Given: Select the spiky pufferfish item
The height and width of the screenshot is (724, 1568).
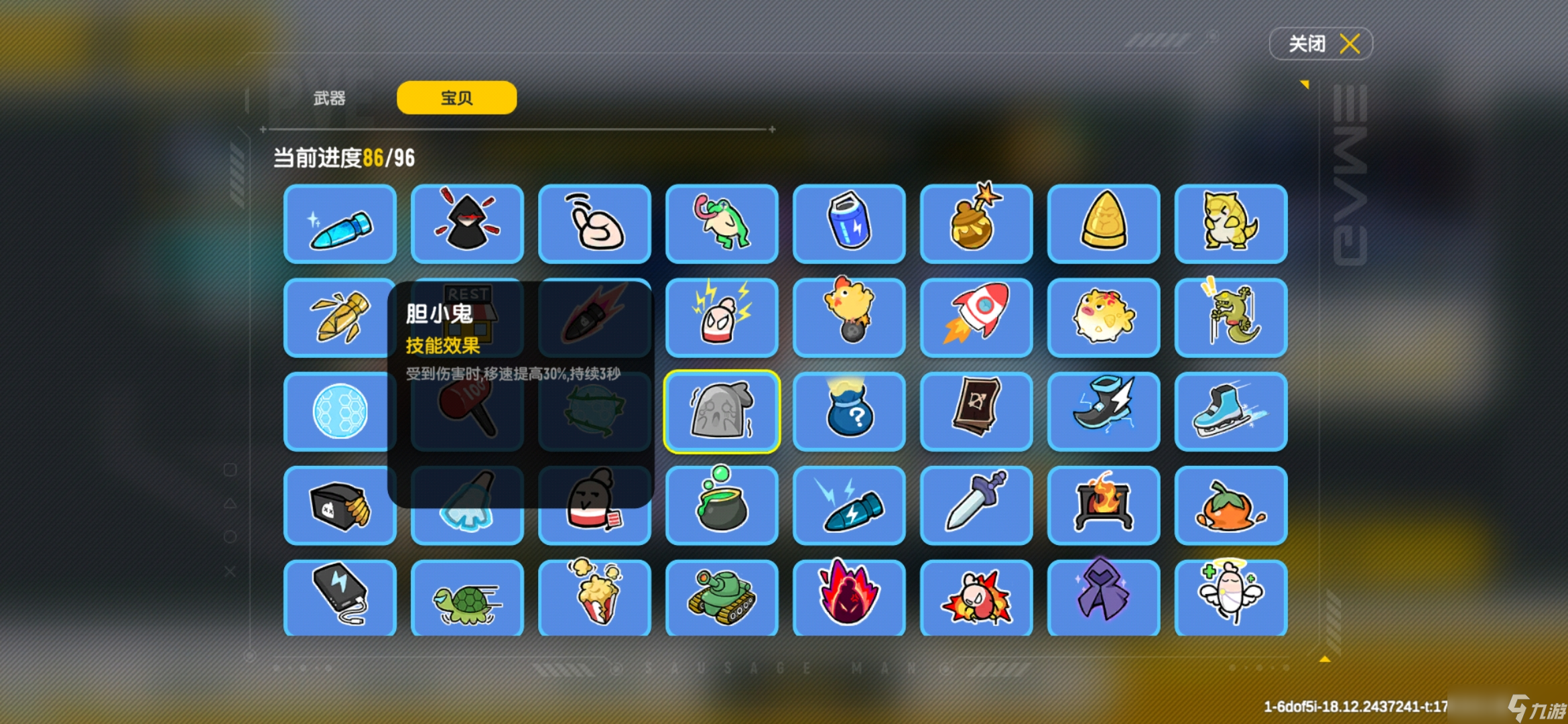Looking at the screenshot, I should click(x=1104, y=318).
